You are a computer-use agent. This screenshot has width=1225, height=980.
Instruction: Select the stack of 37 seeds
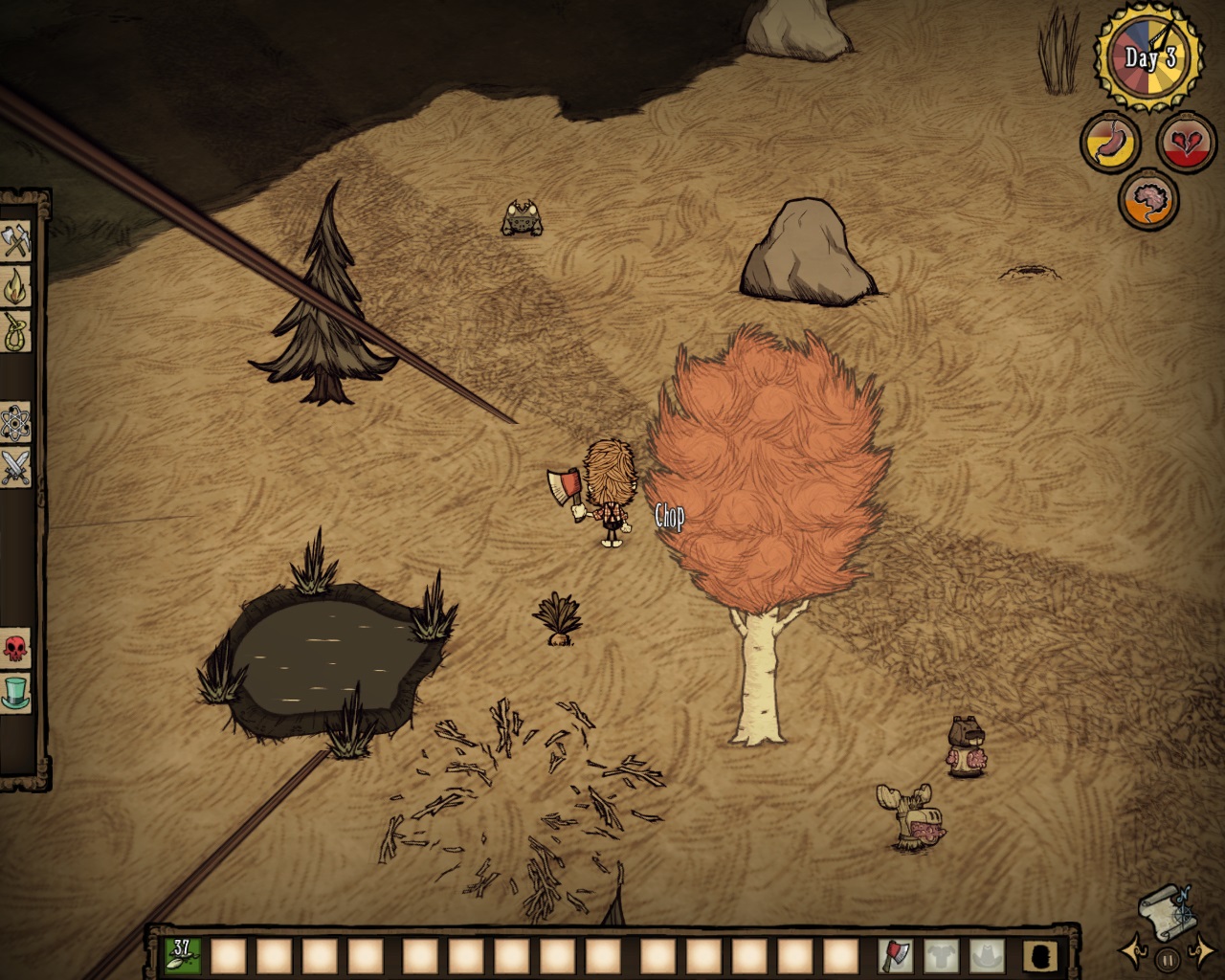[x=182, y=955]
